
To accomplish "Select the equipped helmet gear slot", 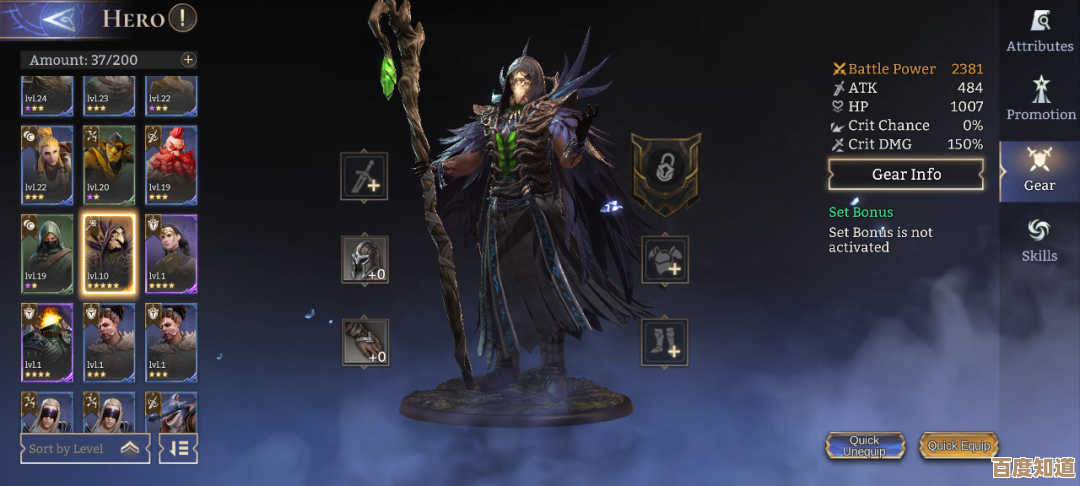I will coord(364,260).
